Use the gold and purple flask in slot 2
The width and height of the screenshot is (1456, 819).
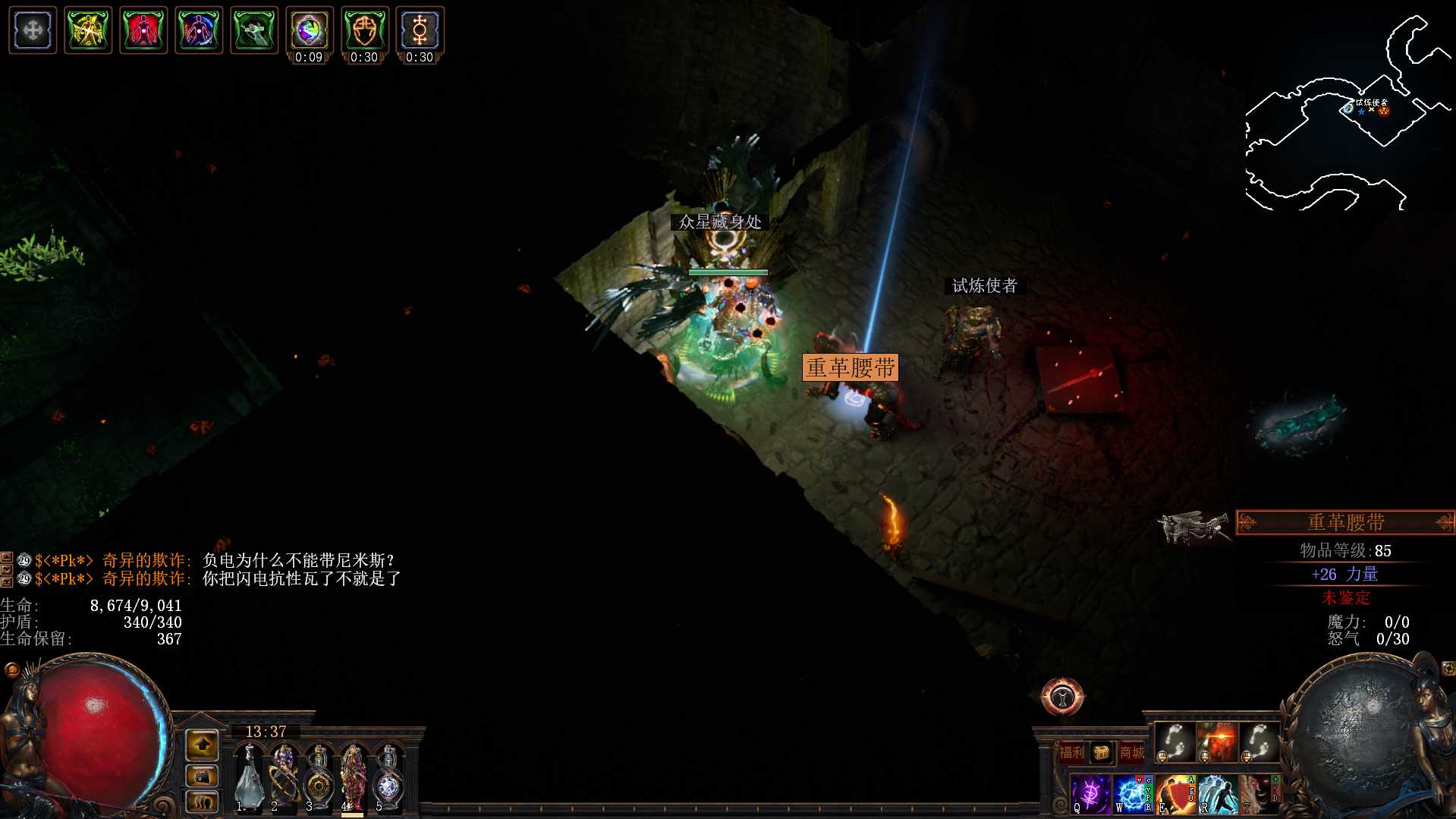click(x=283, y=778)
